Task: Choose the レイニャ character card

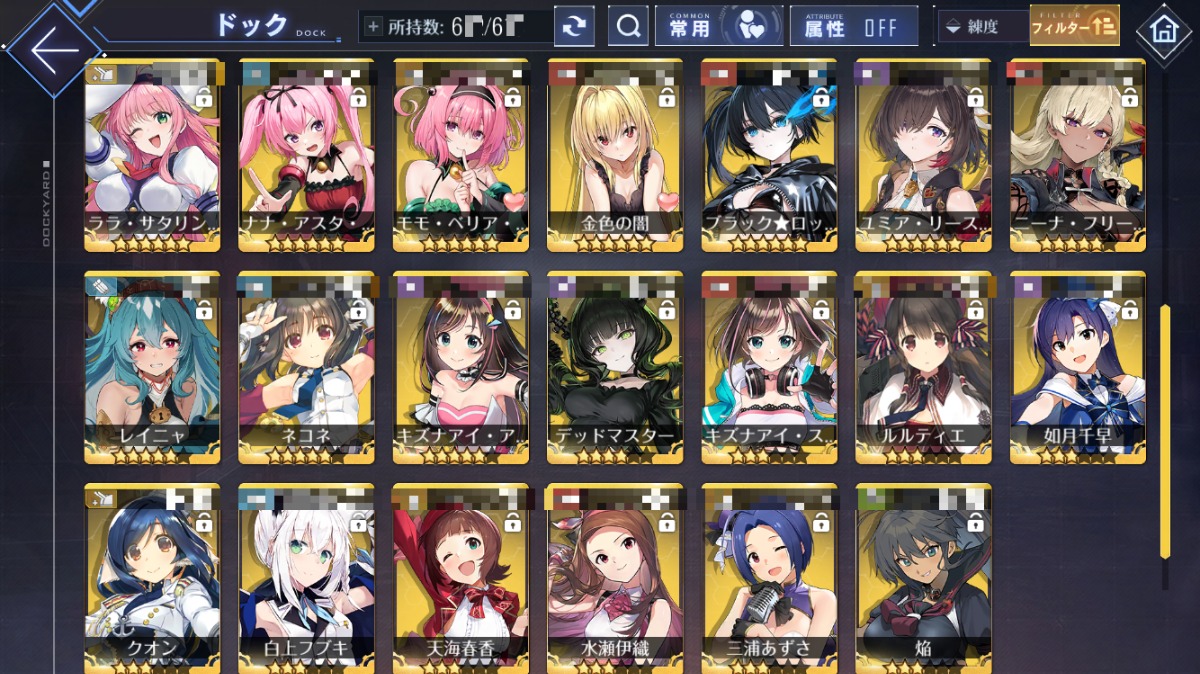Action: (x=153, y=367)
